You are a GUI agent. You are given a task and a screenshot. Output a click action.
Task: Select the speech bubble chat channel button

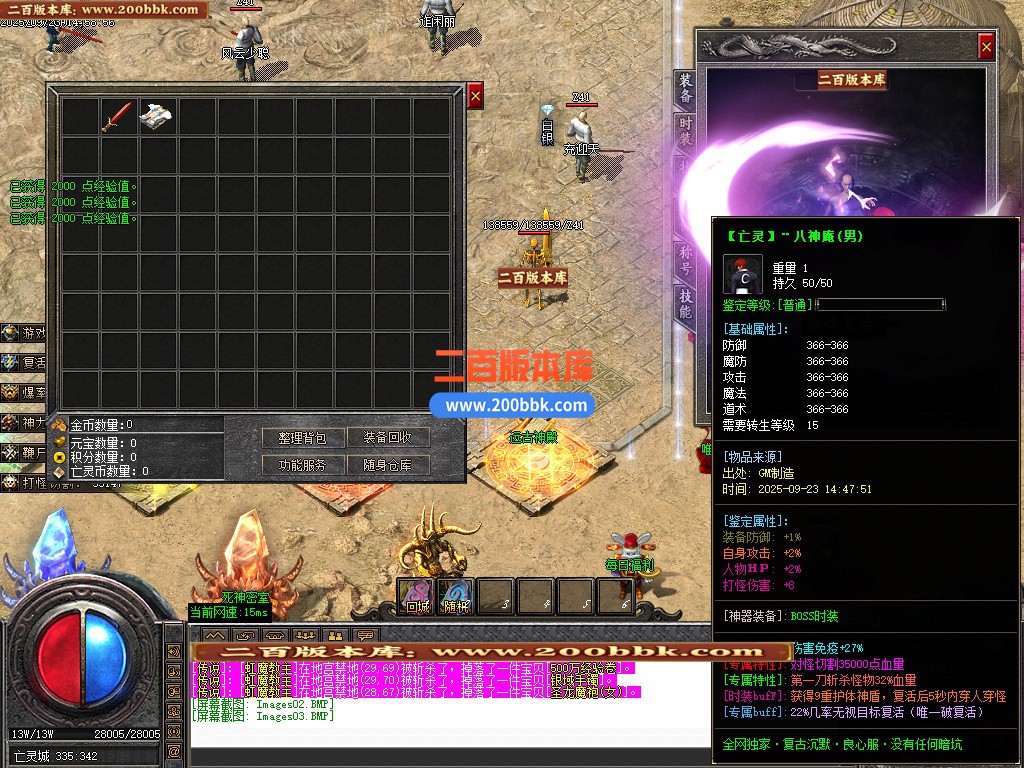pyautogui.click(x=365, y=636)
